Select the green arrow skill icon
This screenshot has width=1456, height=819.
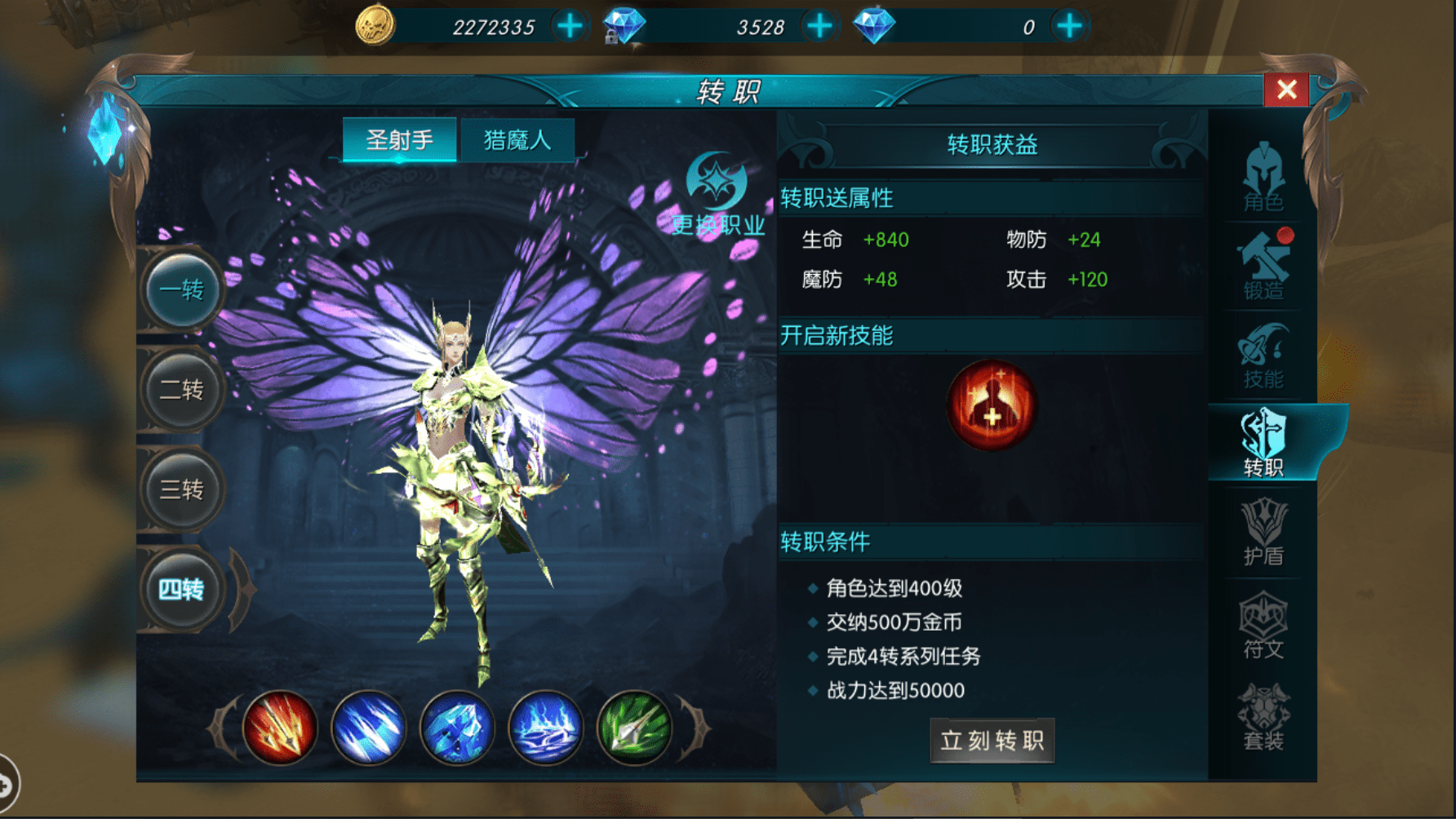tap(634, 728)
